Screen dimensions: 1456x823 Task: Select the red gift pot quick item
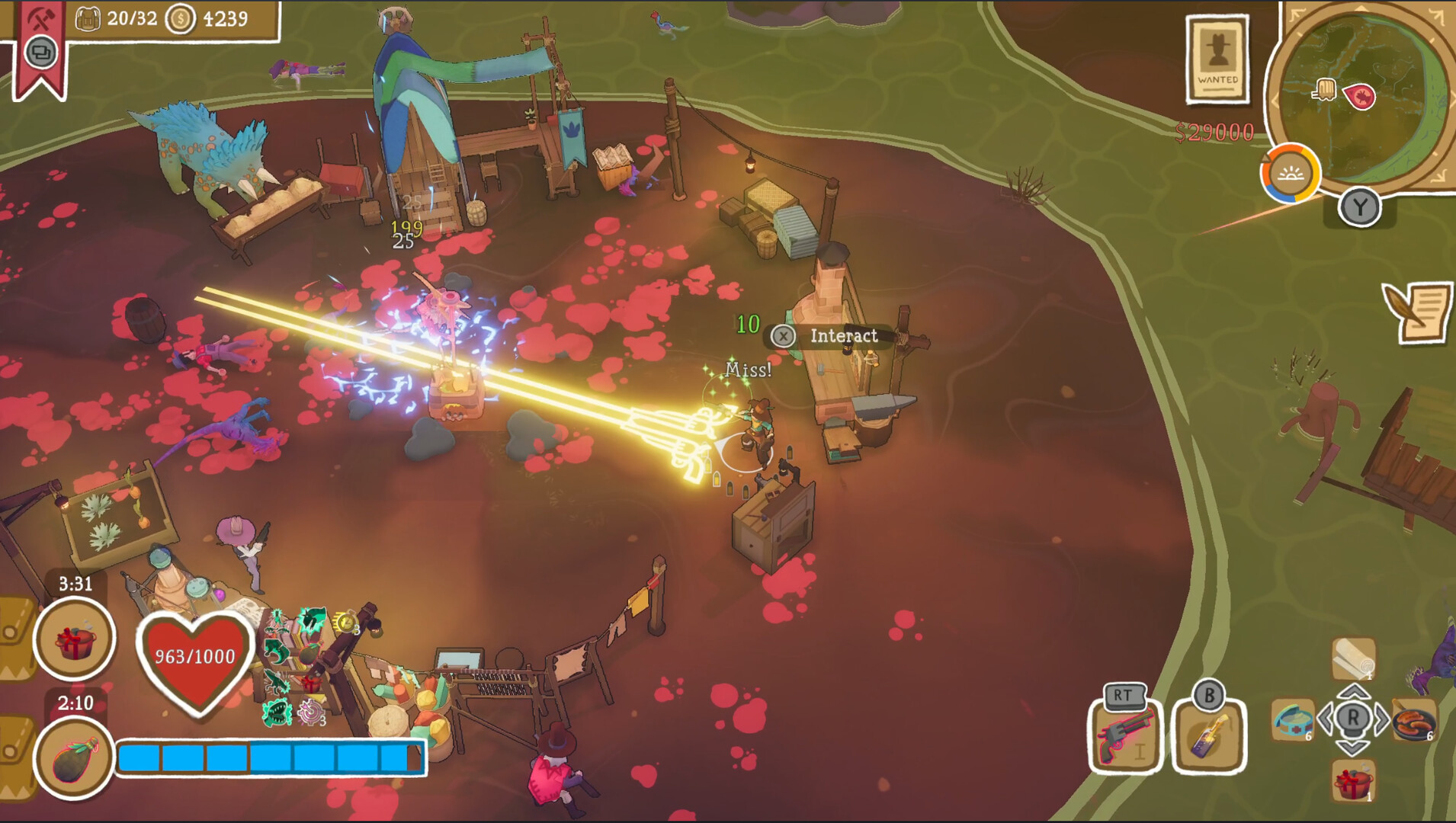tap(1353, 781)
